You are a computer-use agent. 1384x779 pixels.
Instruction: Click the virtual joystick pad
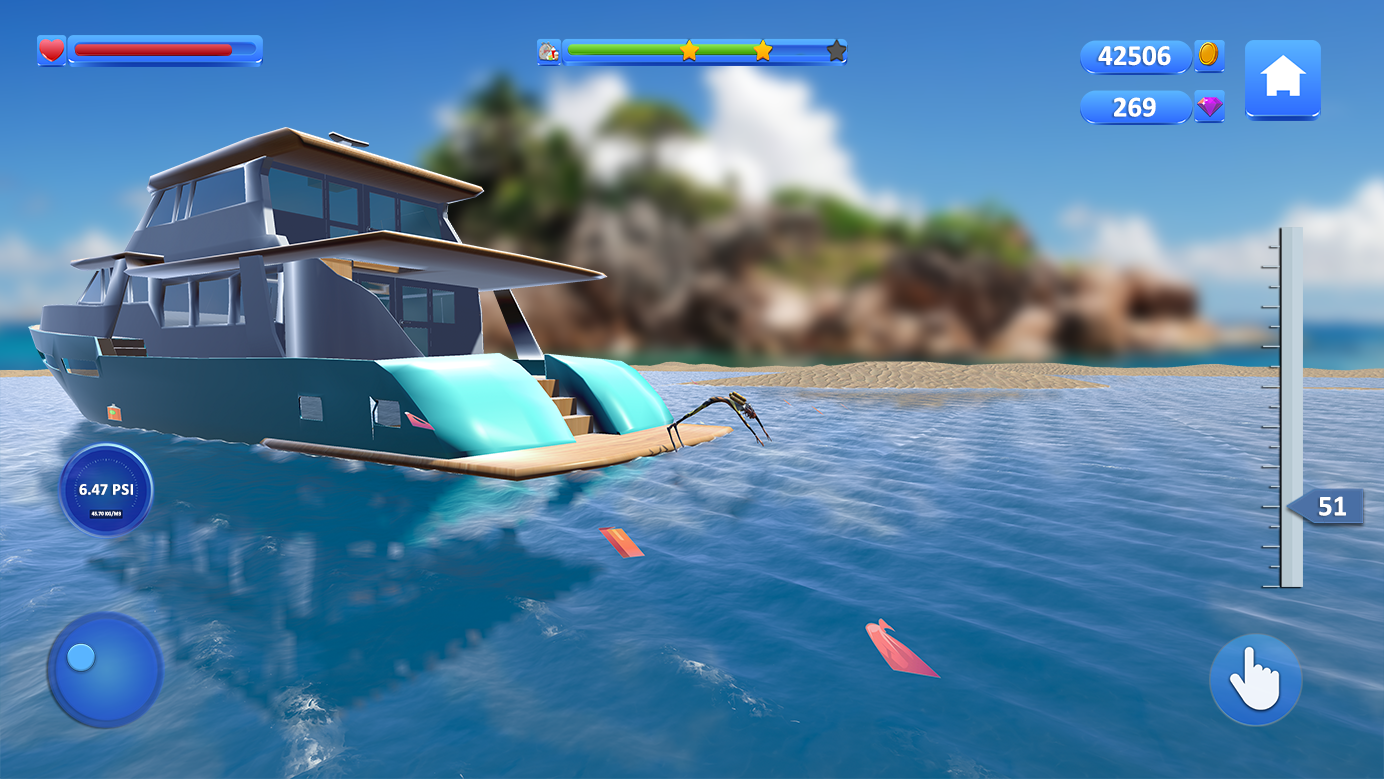point(104,669)
